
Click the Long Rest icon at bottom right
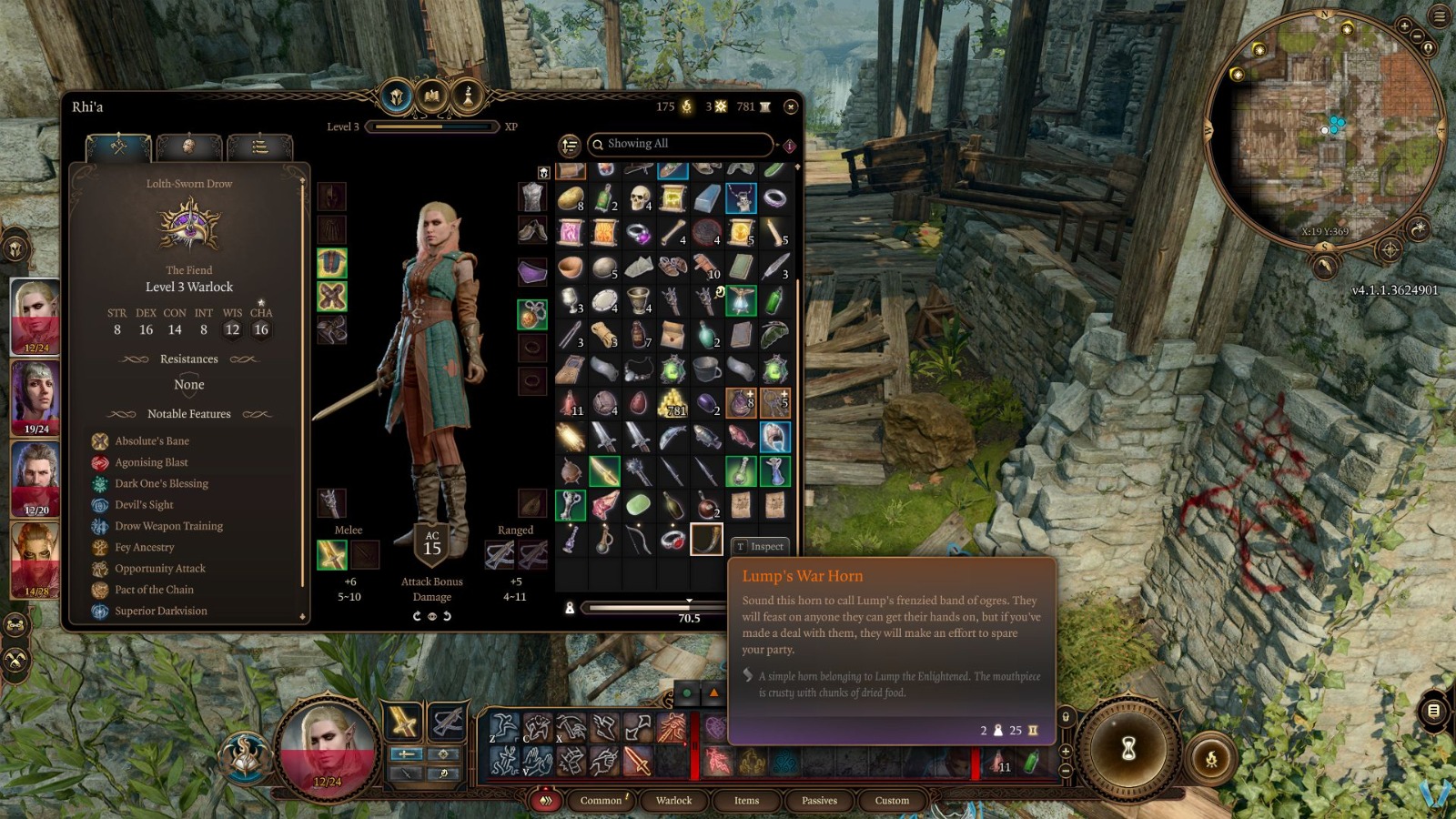(x=1212, y=758)
